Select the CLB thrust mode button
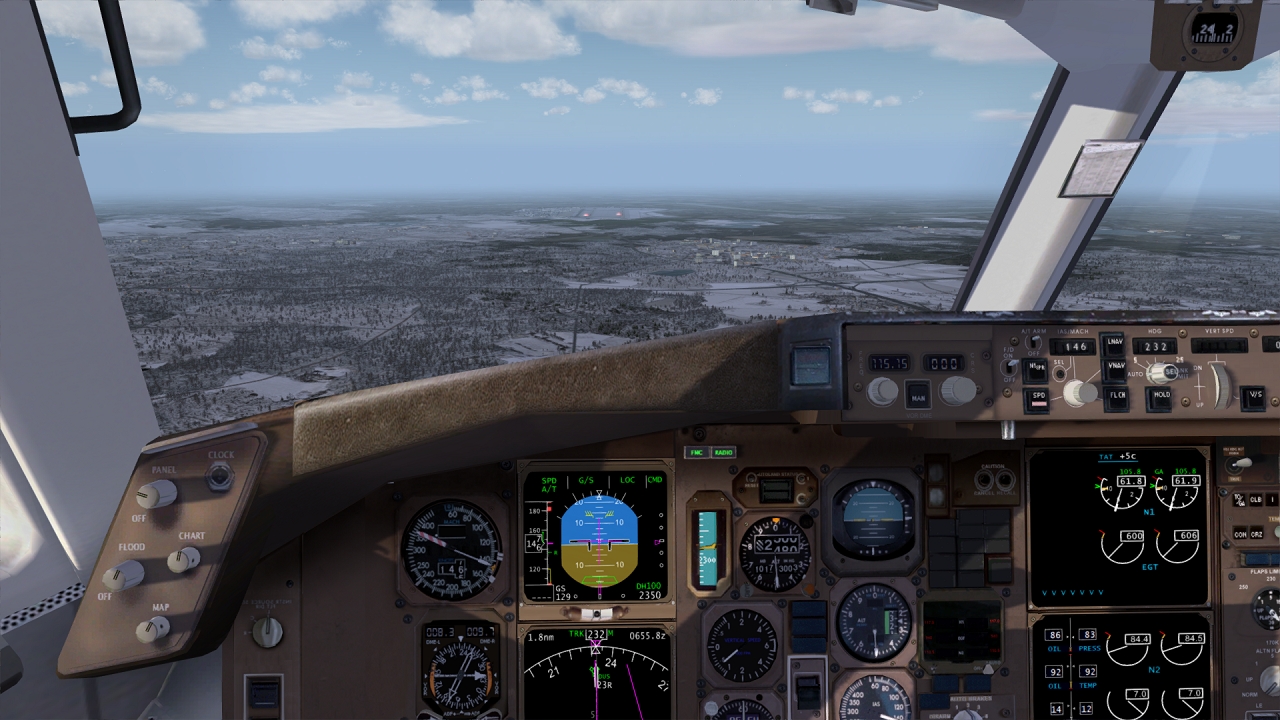Viewport: 1280px width, 720px height. [1255, 499]
